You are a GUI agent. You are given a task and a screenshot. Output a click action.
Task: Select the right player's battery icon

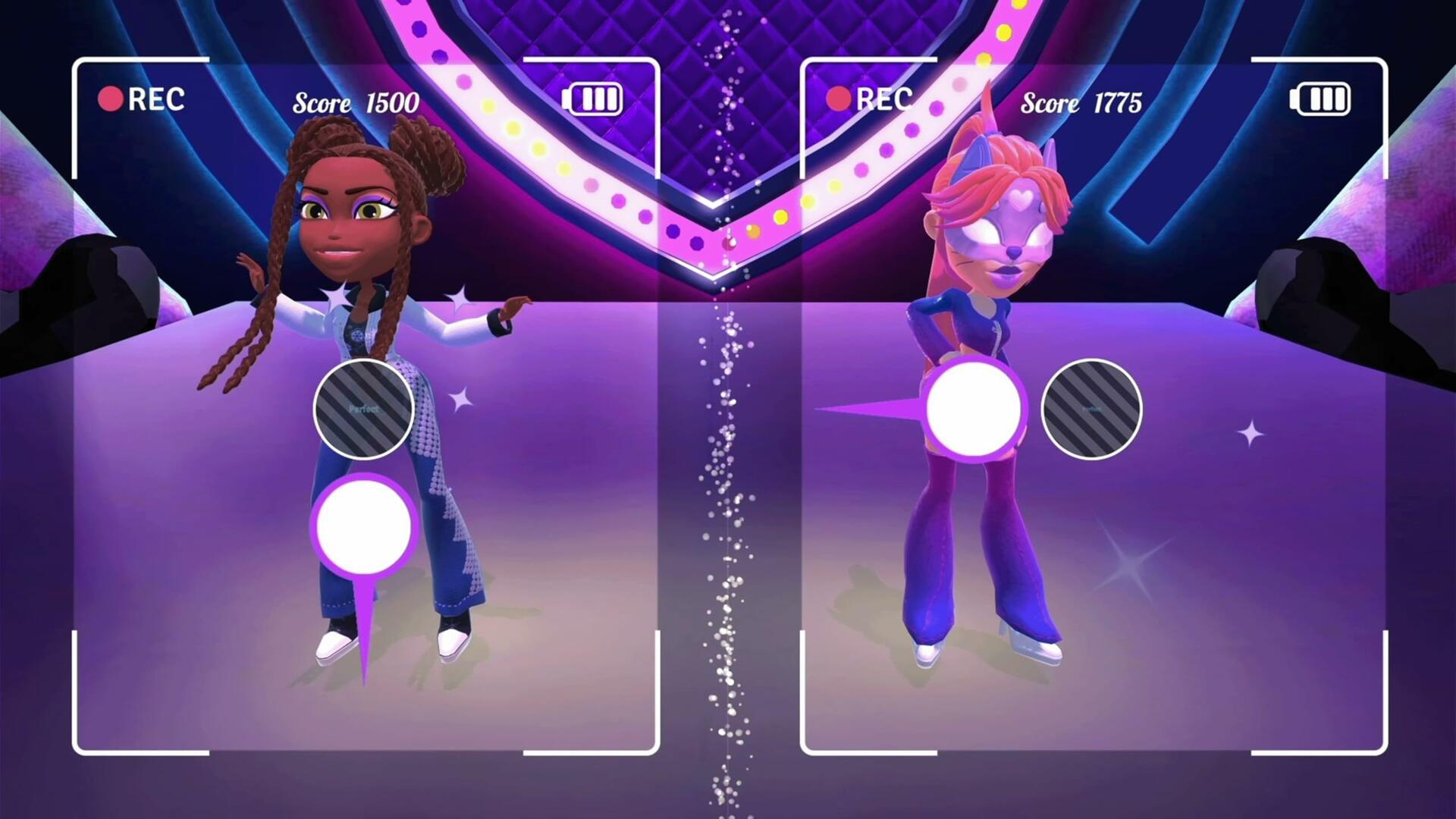[x=1319, y=97]
